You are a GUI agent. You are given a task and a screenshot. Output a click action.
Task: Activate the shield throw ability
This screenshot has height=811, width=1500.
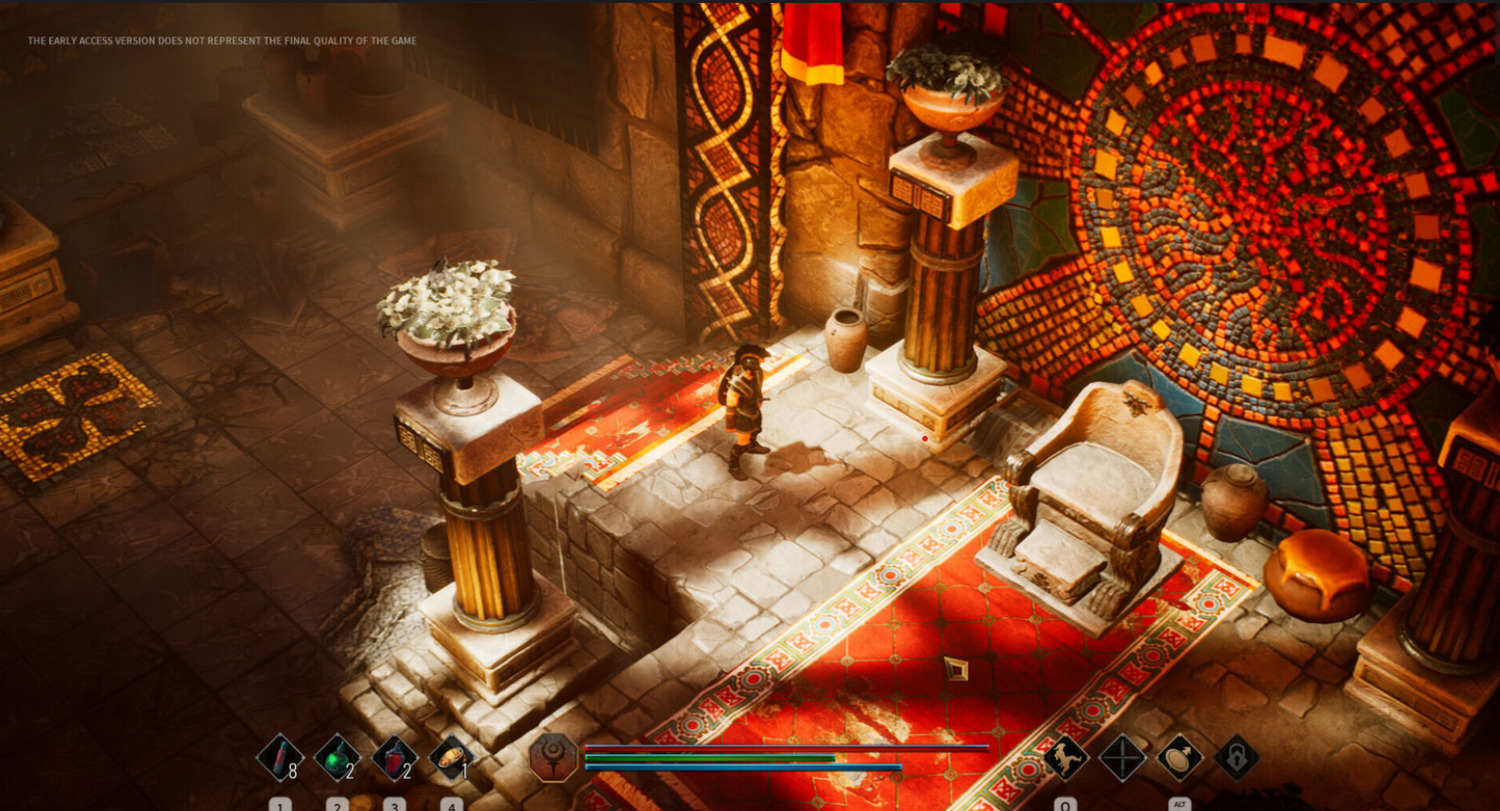pos(1180,757)
